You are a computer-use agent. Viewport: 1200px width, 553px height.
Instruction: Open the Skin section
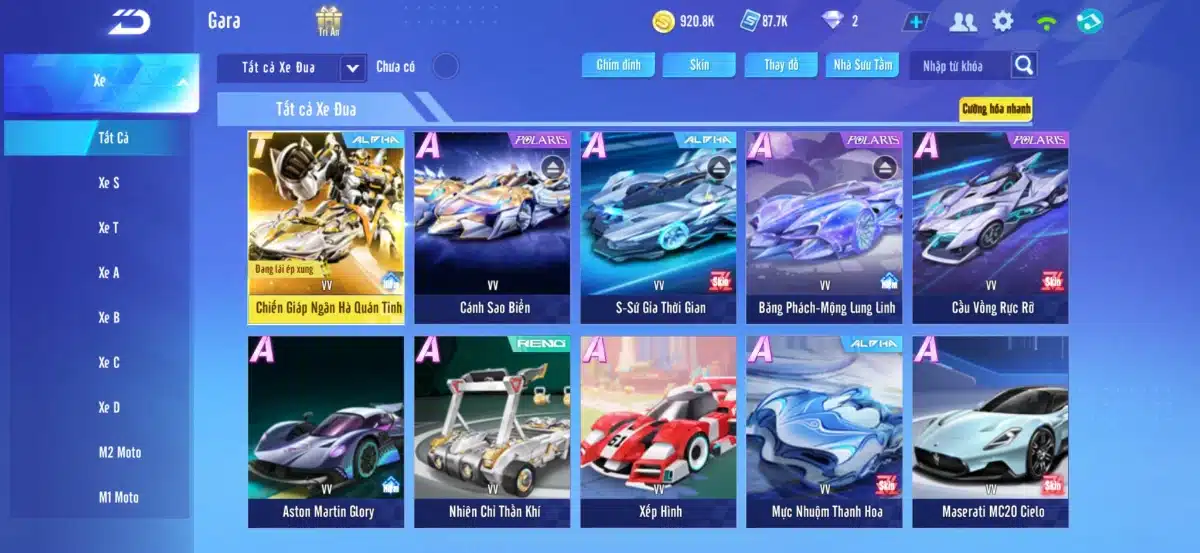(x=699, y=65)
